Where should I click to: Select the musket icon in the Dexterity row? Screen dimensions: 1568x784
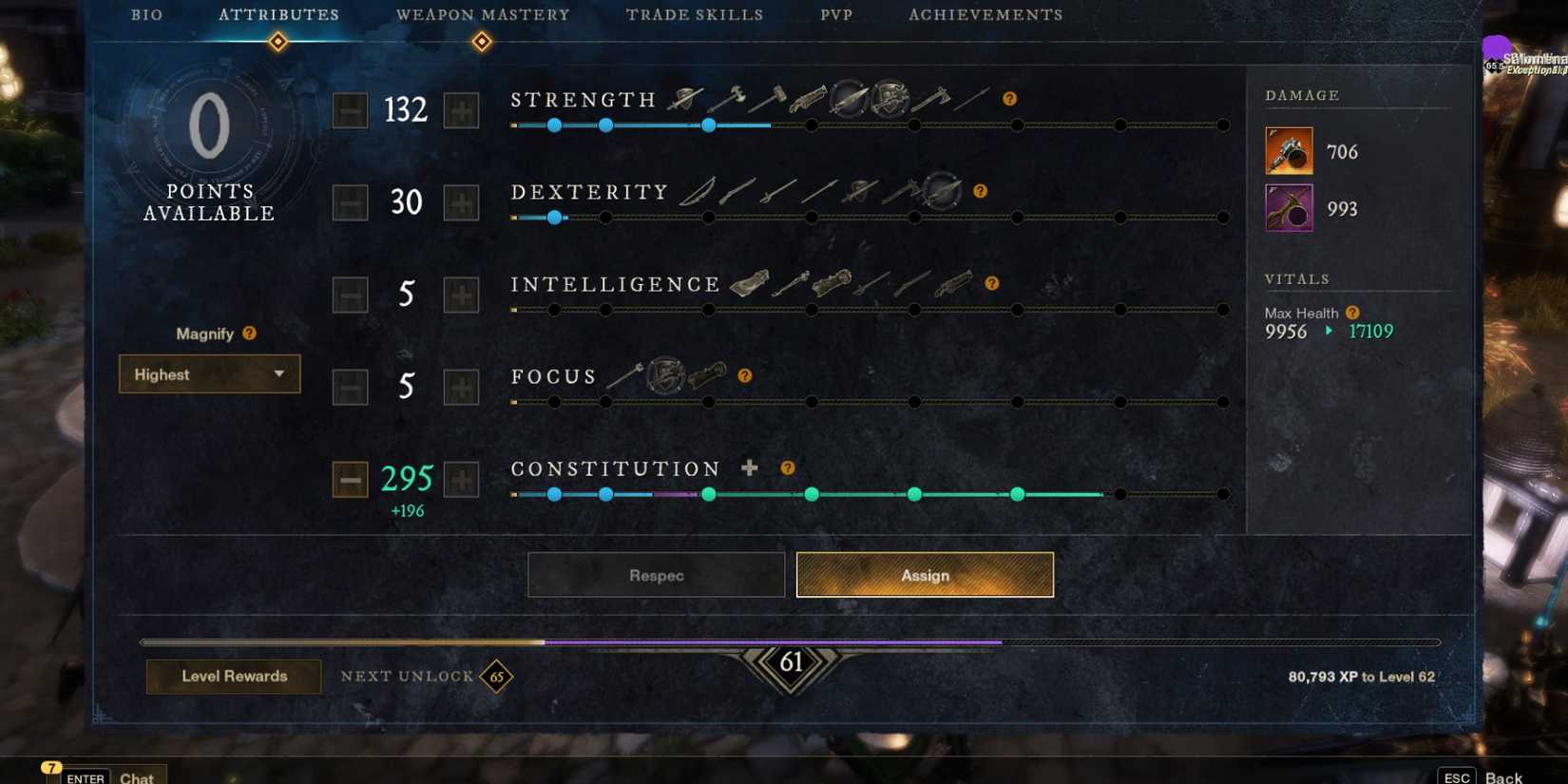736,192
